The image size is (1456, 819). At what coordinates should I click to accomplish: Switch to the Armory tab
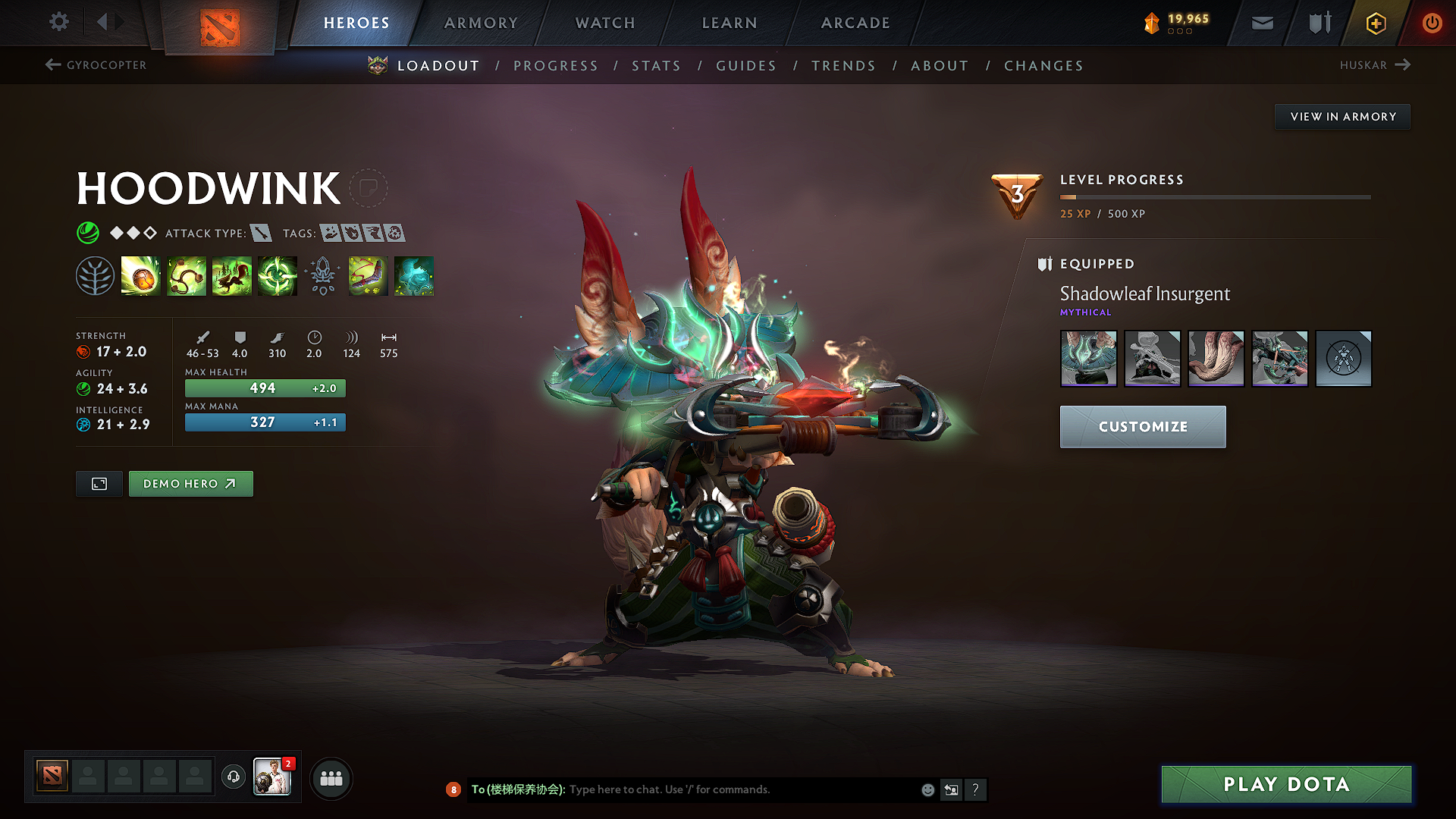click(481, 23)
